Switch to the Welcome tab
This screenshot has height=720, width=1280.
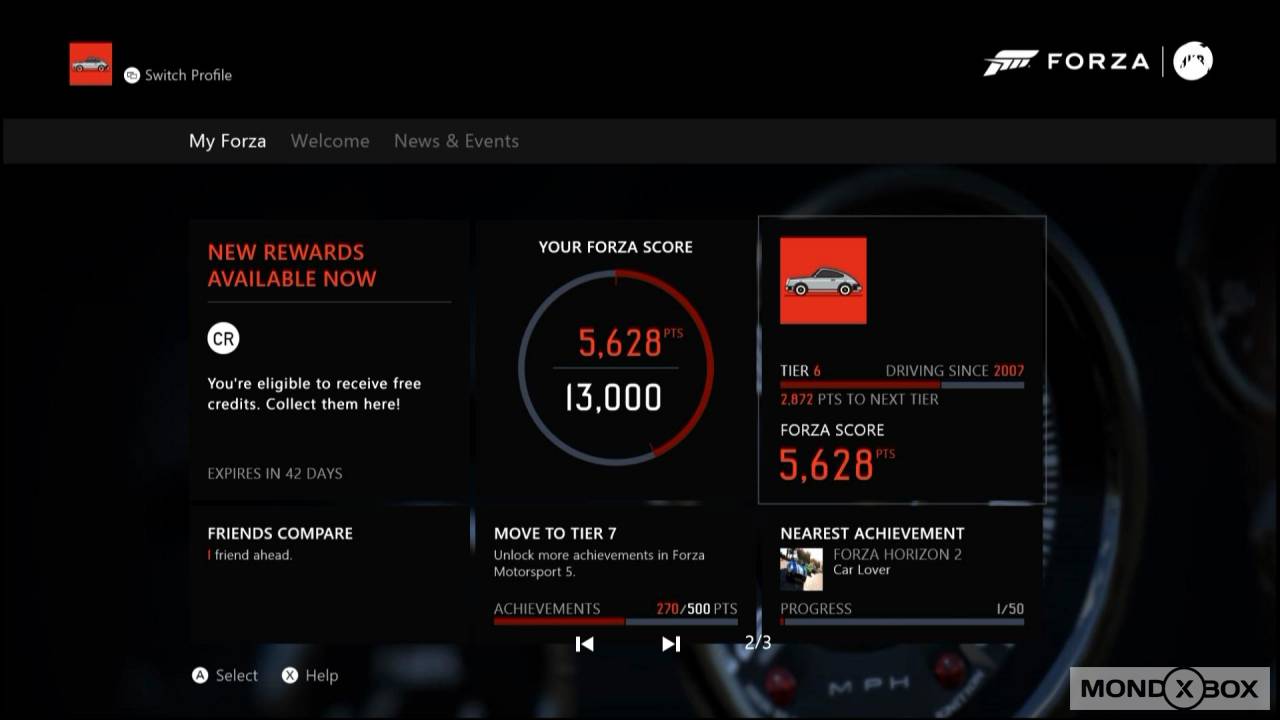330,140
